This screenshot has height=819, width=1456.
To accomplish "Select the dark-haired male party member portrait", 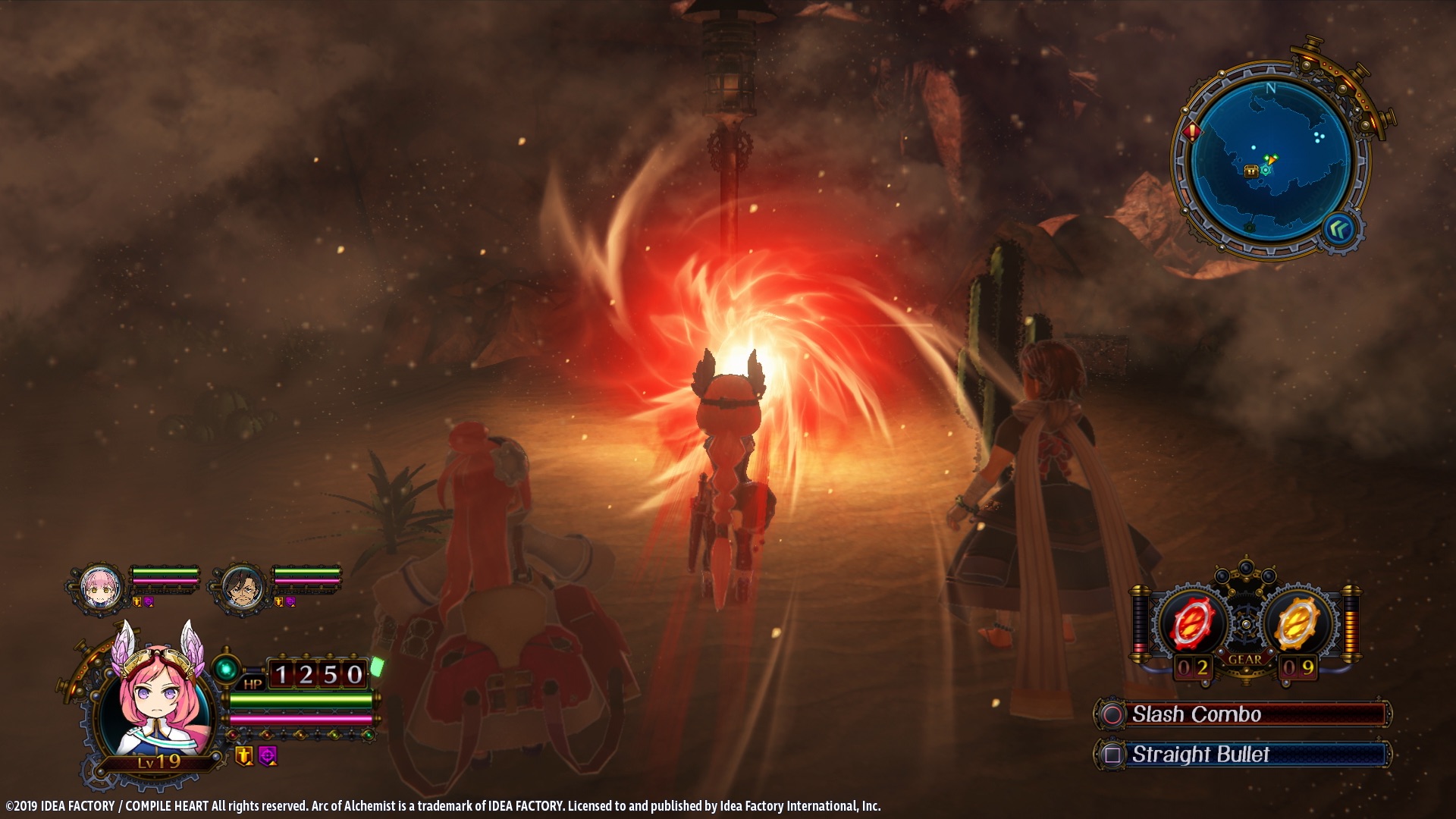I will [x=243, y=585].
